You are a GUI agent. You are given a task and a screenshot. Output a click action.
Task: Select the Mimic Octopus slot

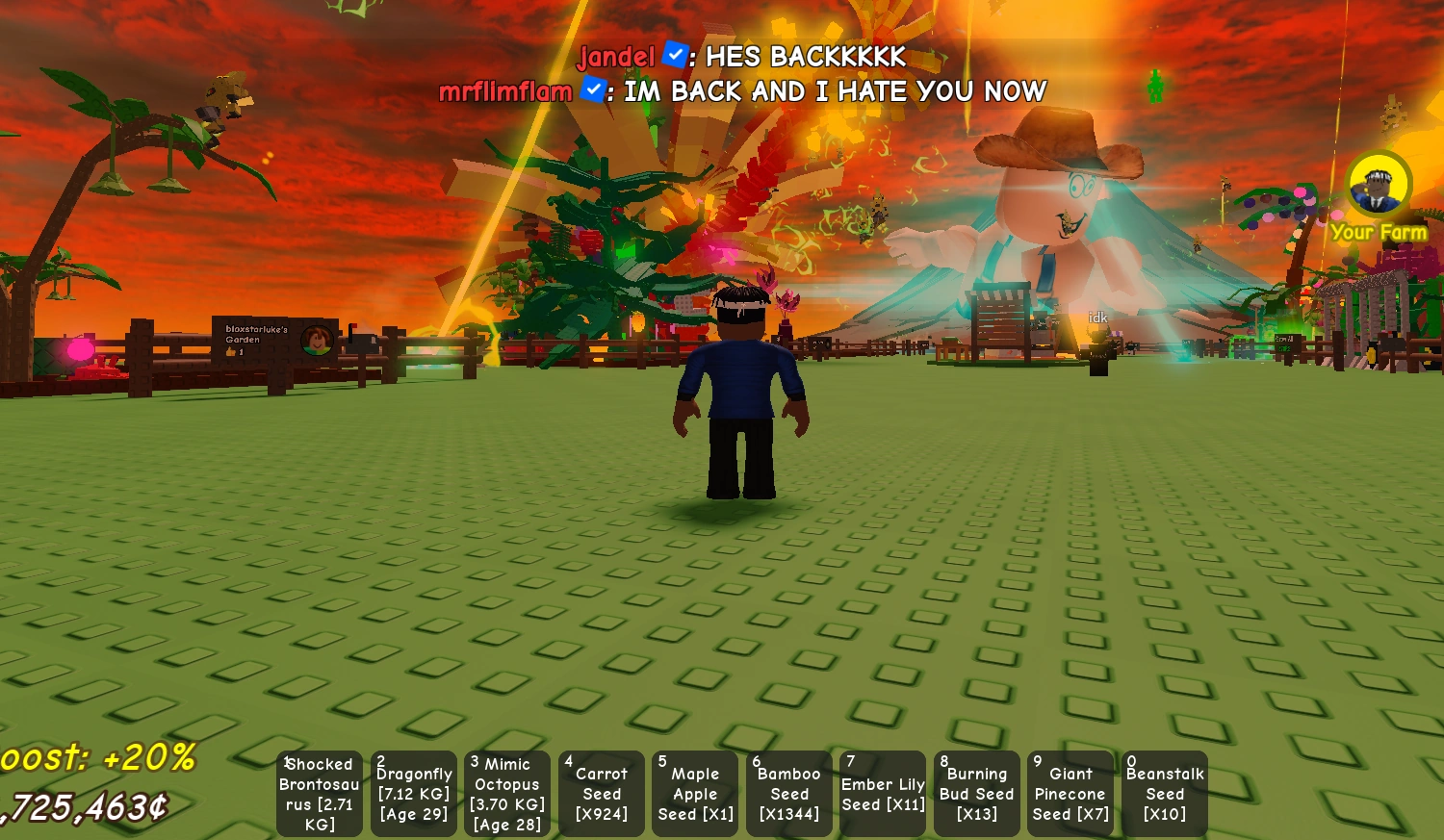pyautogui.click(x=507, y=793)
